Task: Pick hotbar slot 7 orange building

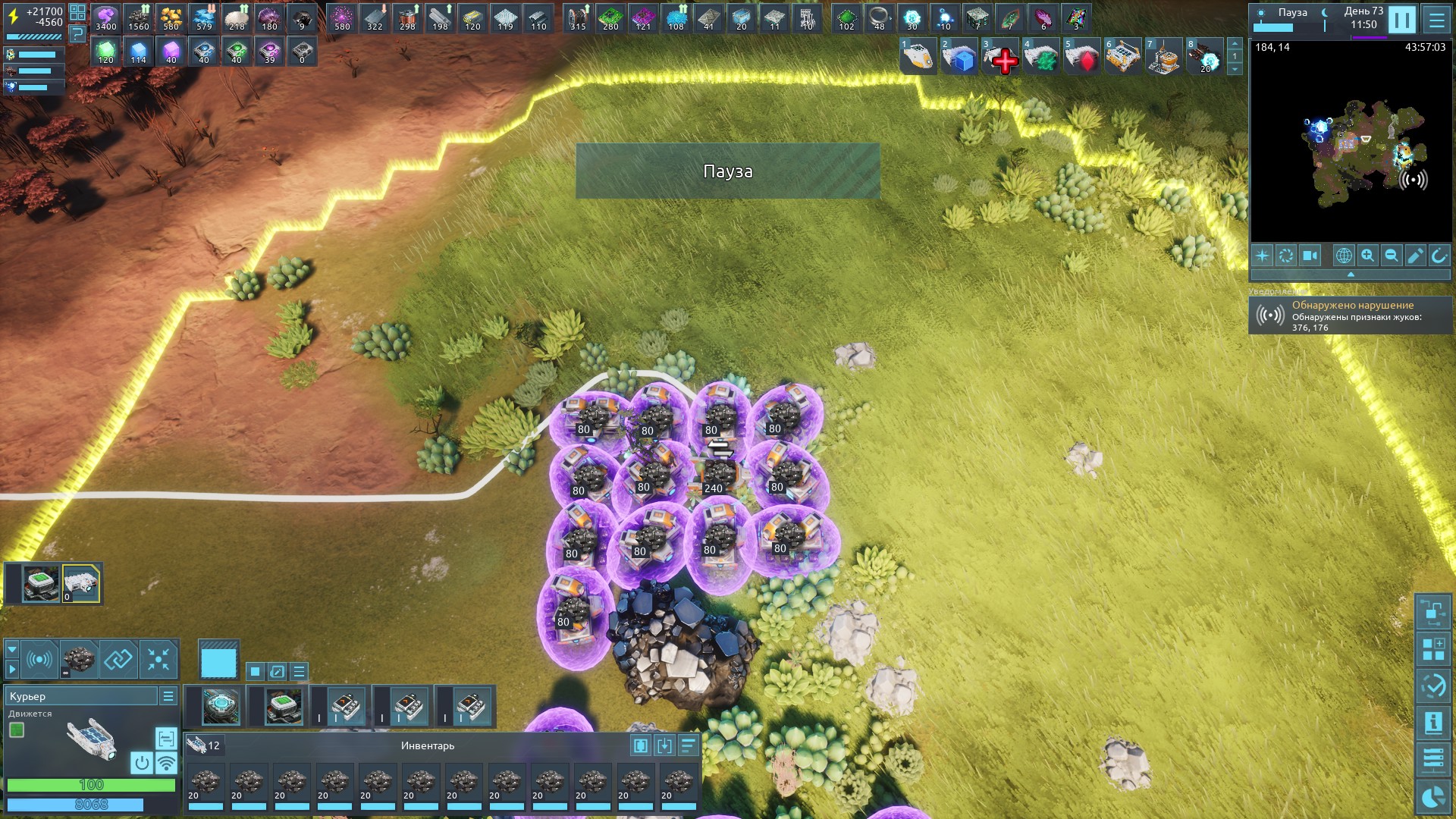Action: [1163, 58]
